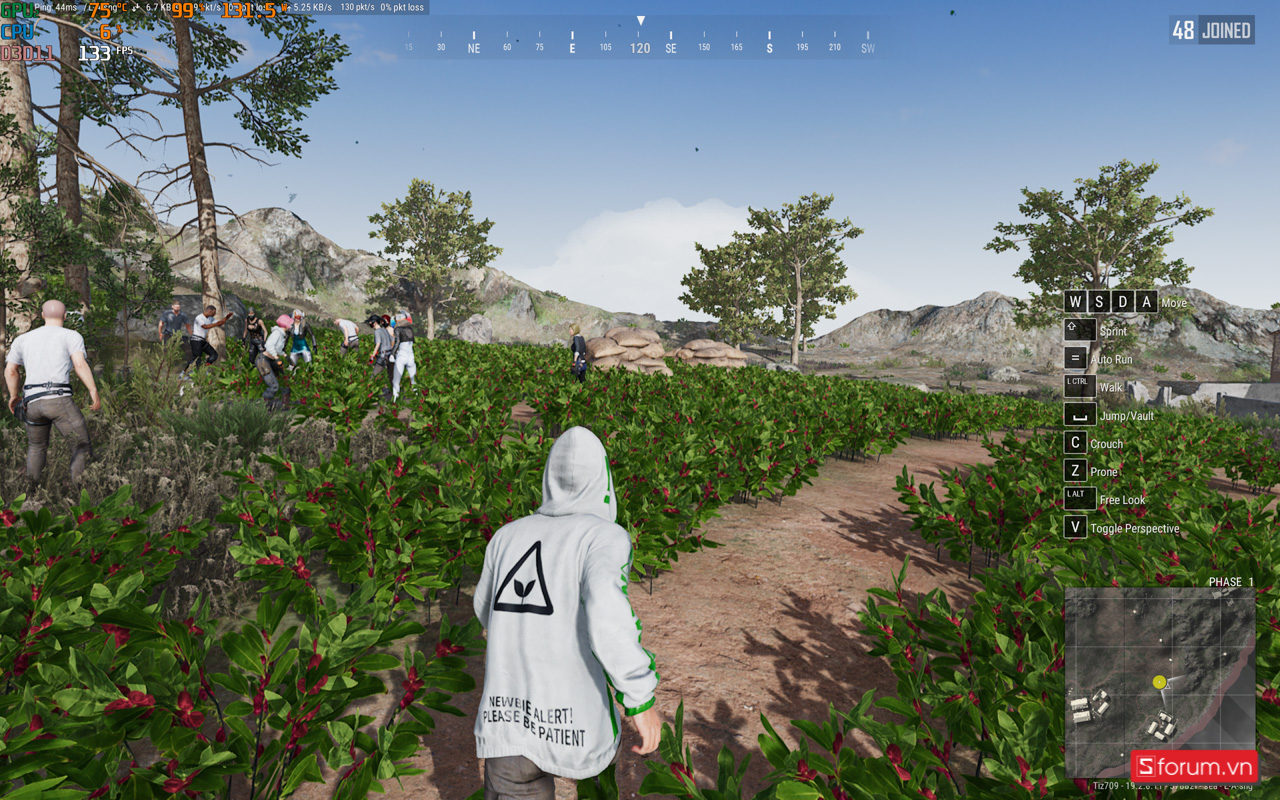The height and width of the screenshot is (800, 1280).
Task: Open the Sforum.vn watermark logo
Action: [x=1194, y=767]
